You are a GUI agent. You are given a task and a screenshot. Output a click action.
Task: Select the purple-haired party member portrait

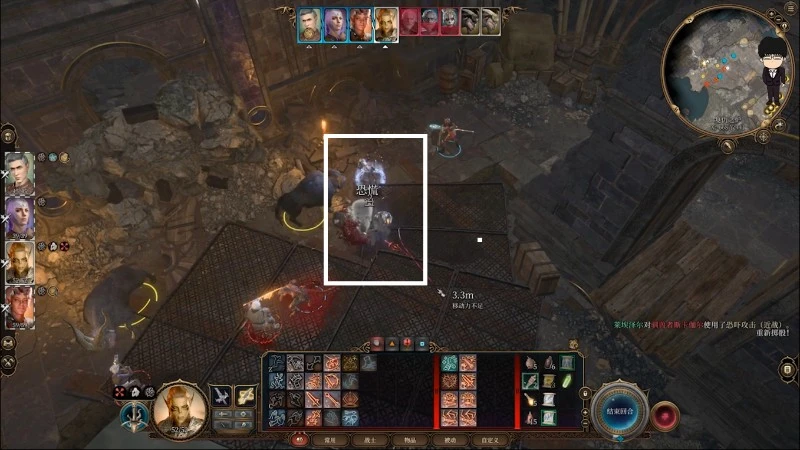[x=20, y=215]
